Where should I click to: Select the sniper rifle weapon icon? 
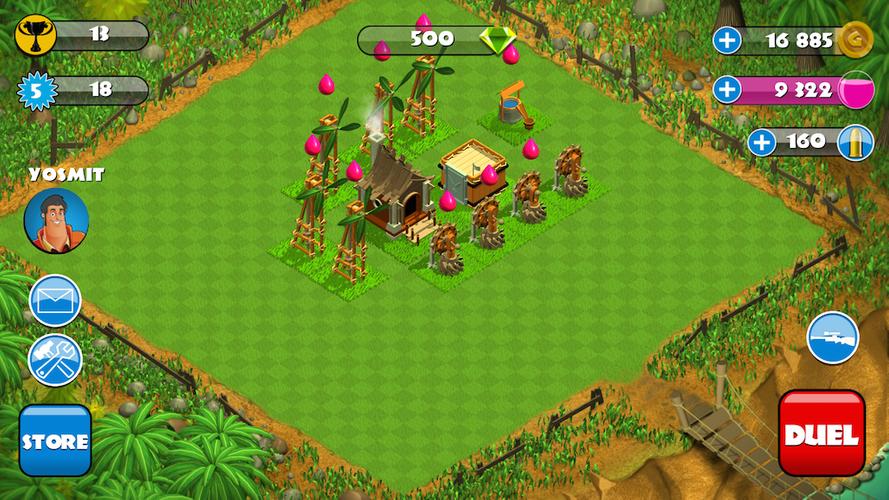tap(832, 338)
